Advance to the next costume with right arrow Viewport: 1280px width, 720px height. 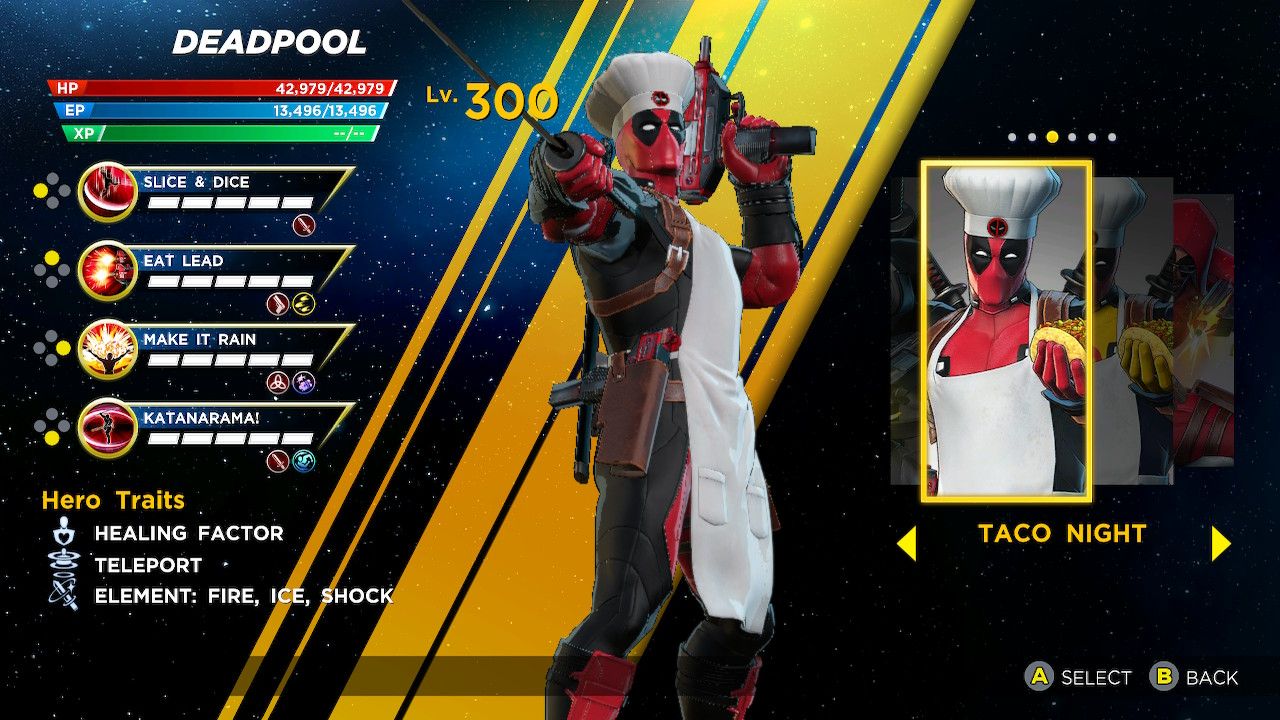tap(1220, 543)
